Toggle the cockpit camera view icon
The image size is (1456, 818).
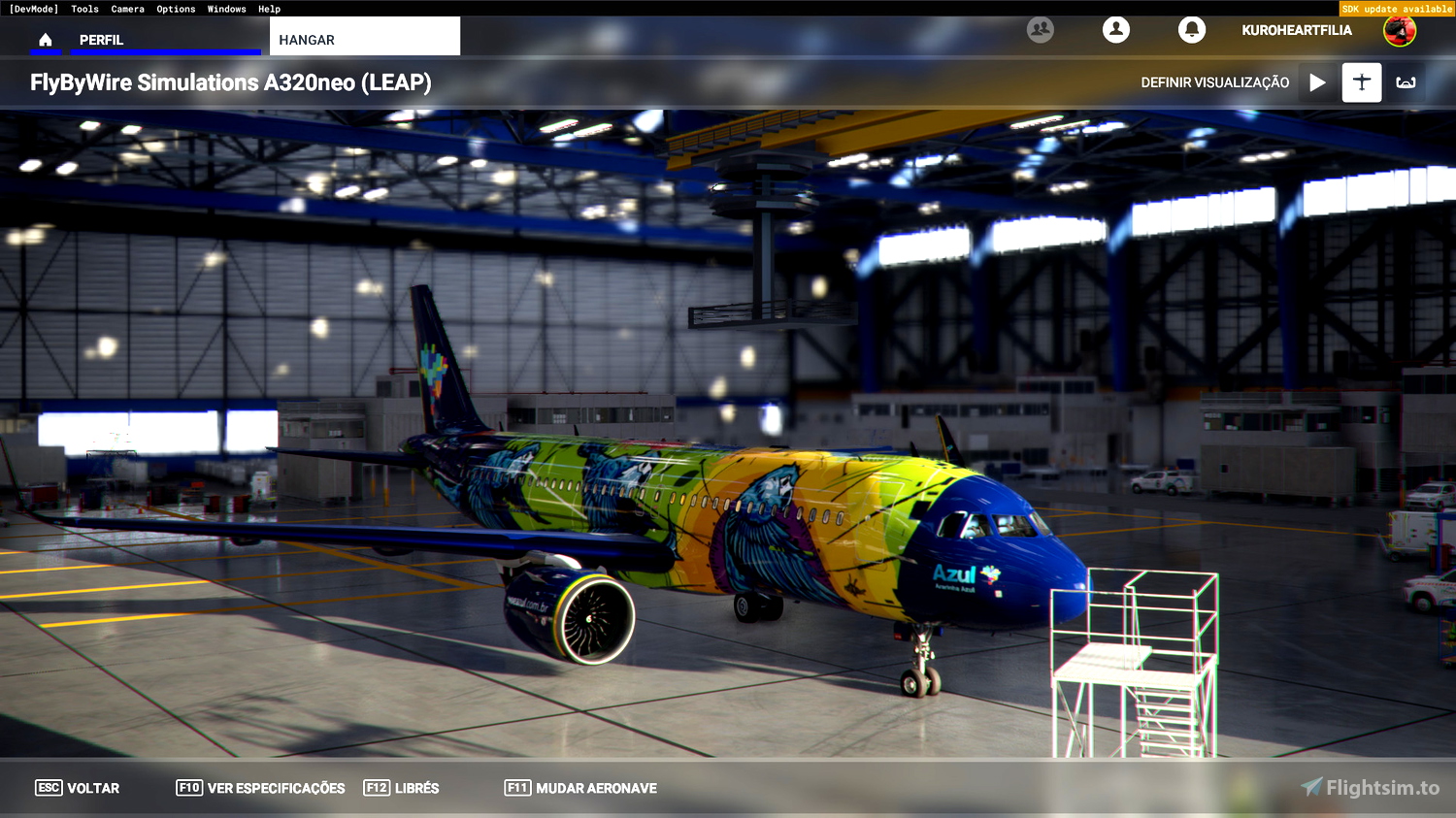[x=1406, y=82]
